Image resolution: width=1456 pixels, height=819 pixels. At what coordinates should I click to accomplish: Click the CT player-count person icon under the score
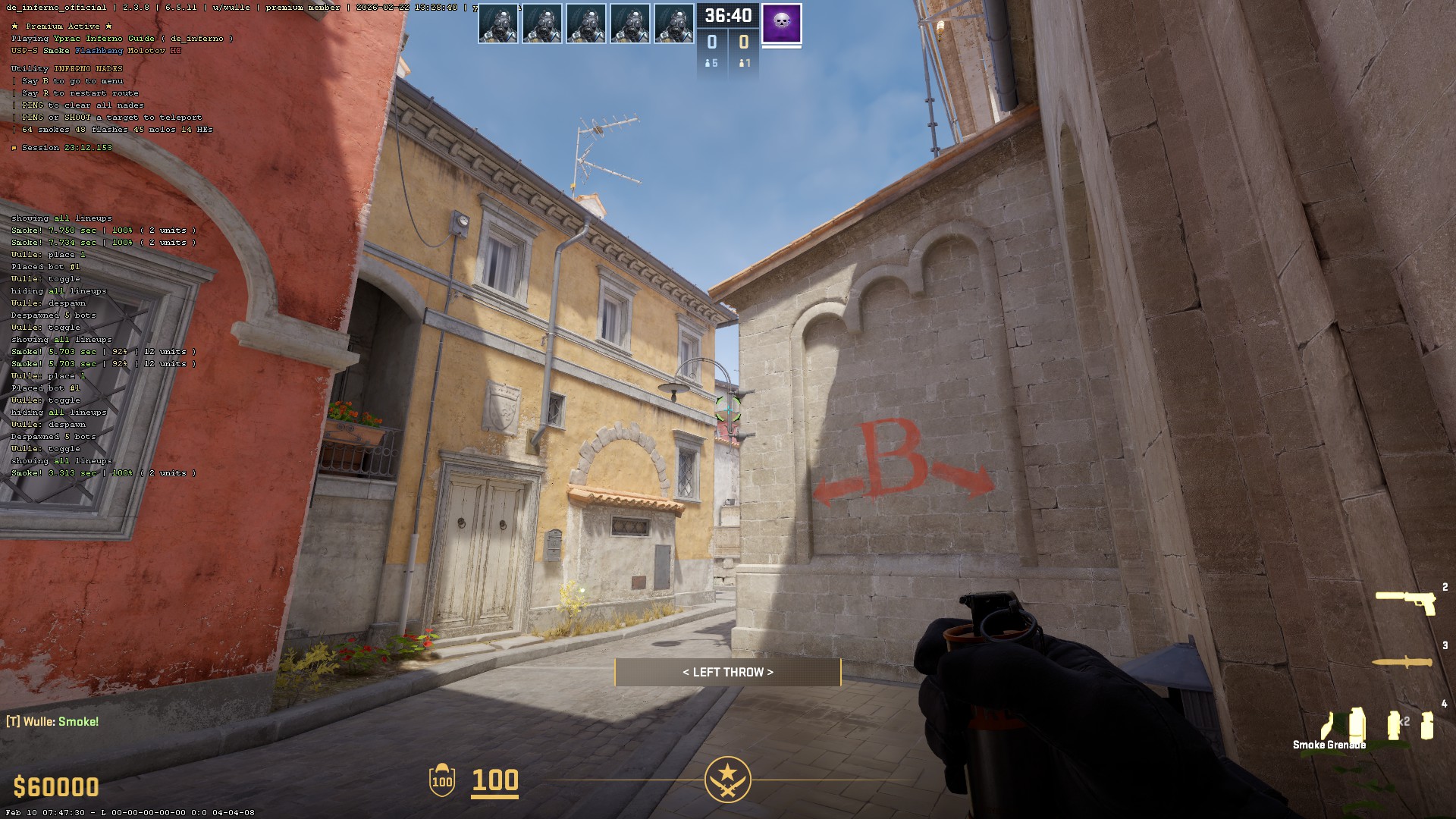click(708, 64)
